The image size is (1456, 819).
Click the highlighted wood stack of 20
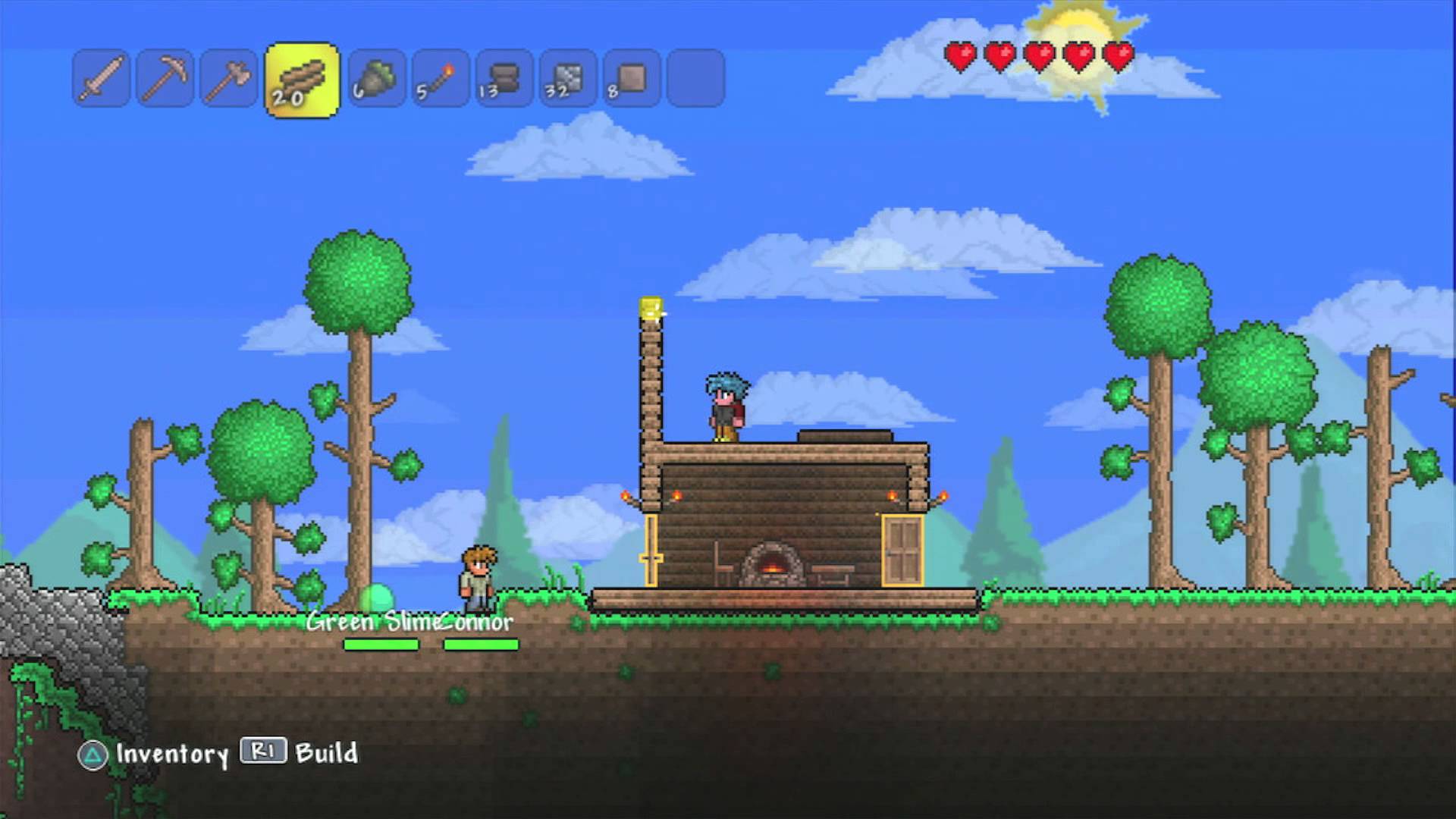click(x=302, y=80)
